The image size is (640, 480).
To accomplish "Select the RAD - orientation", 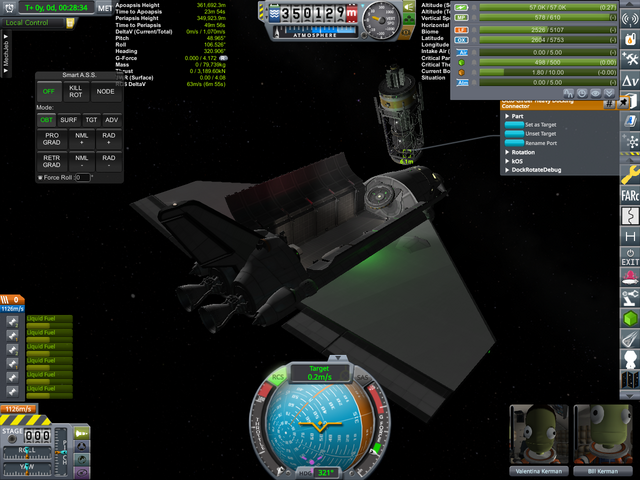I will (x=109, y=161).
